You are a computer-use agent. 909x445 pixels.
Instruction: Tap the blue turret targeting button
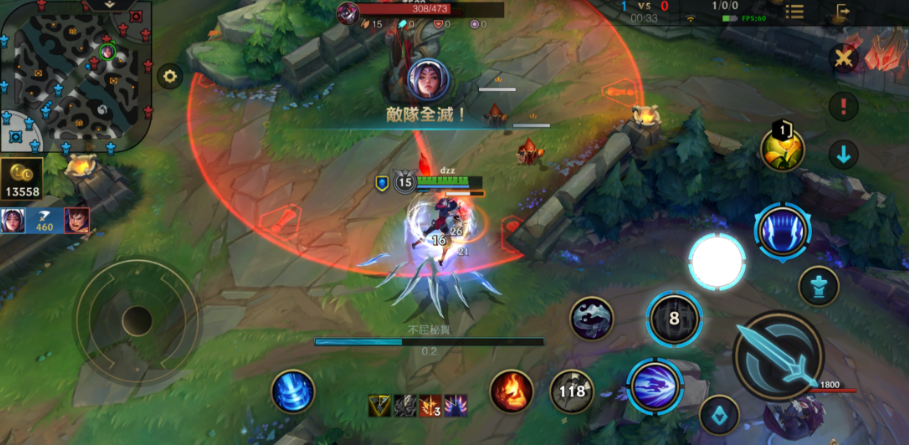click(818, 286)
